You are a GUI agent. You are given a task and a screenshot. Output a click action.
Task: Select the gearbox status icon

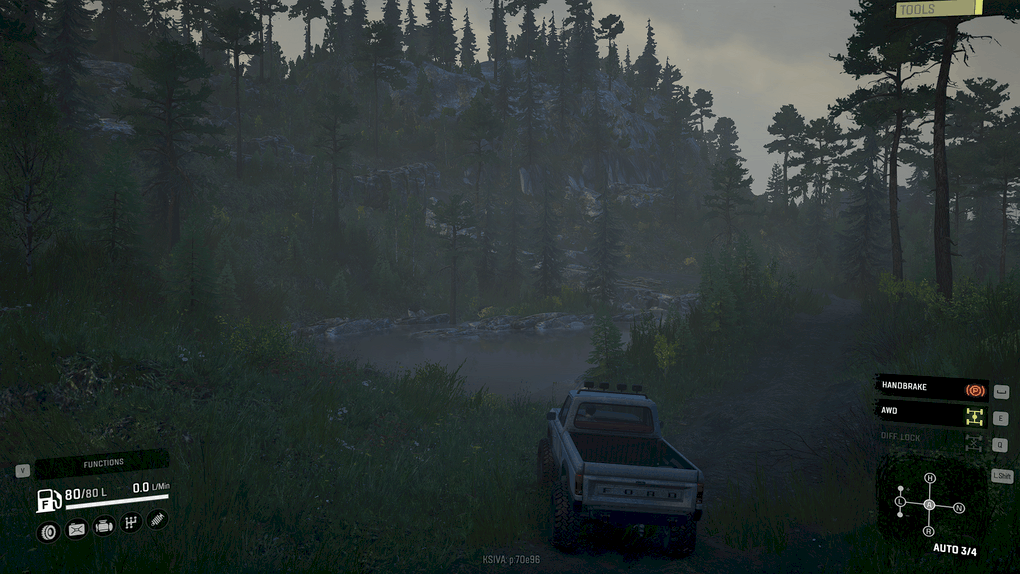130,522
